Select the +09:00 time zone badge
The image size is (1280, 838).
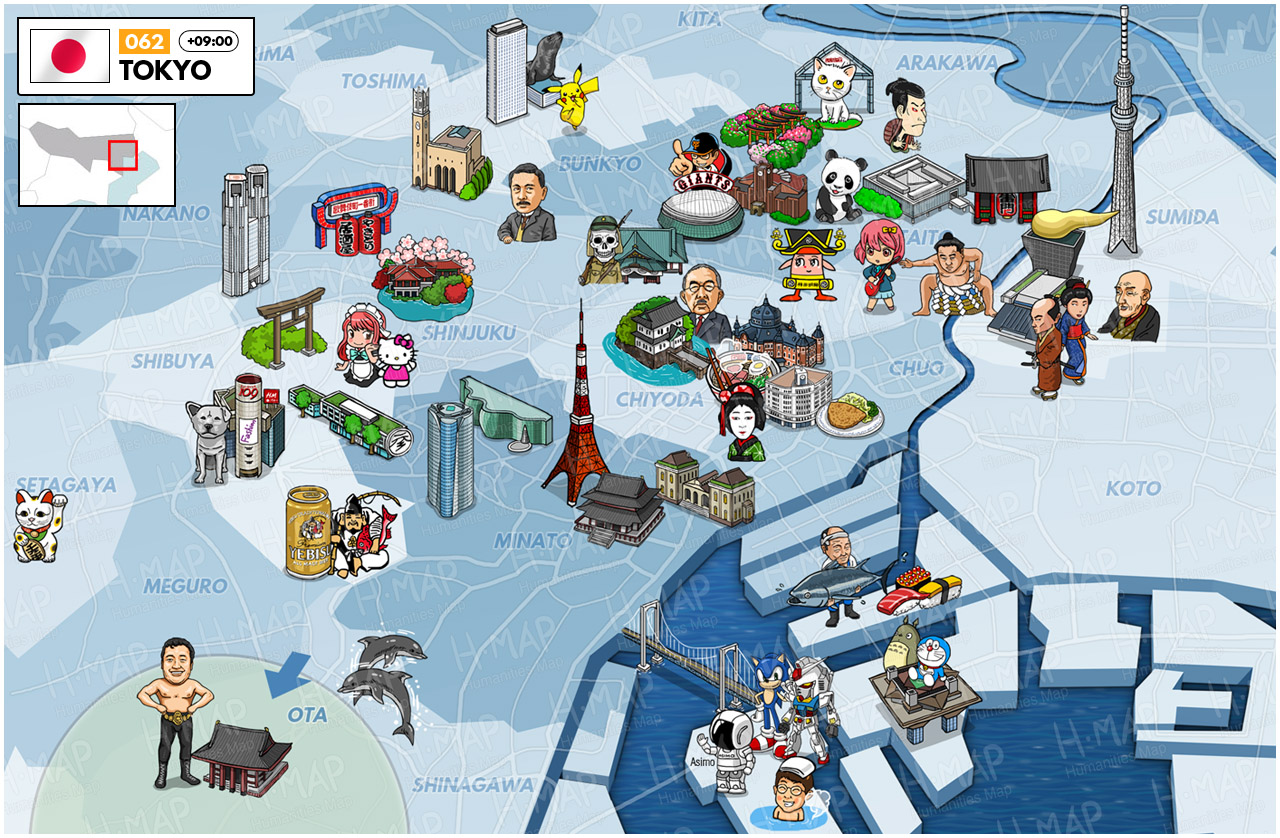point(208,42)
